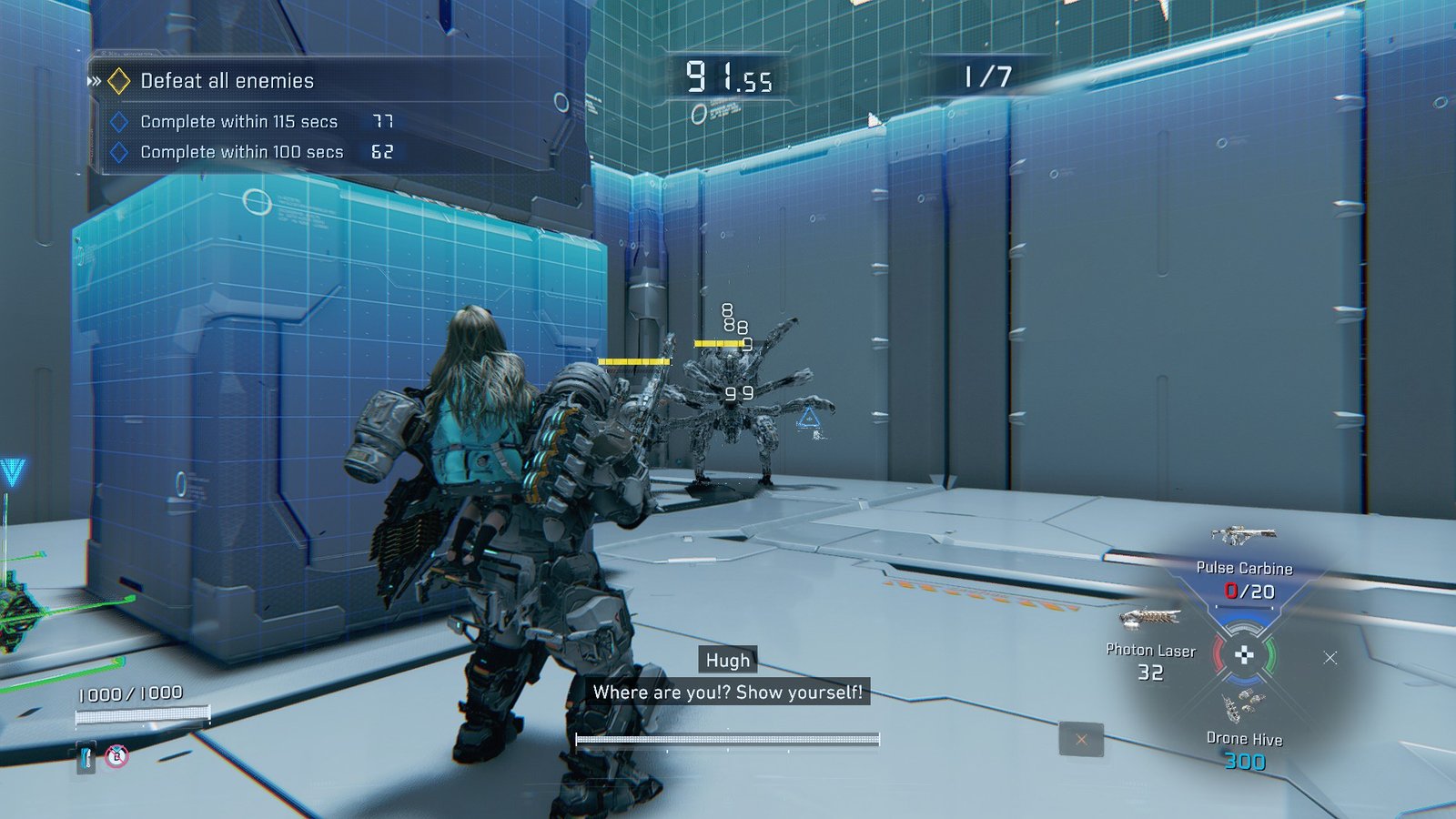1456x819 pixels.
Task: Click the gray box with orange X
Action: 1081,740
